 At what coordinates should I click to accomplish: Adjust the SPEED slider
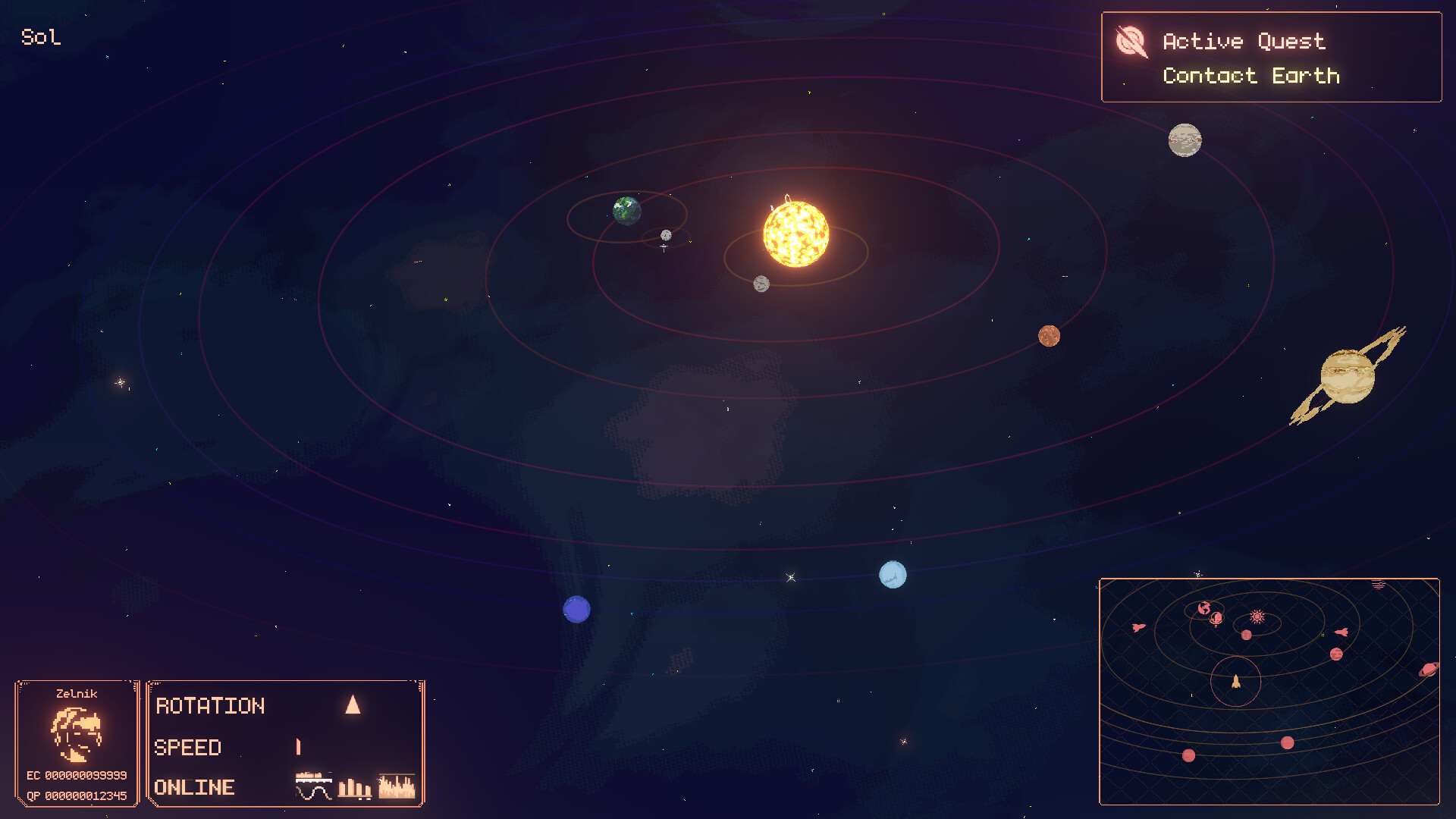(298, 748)
